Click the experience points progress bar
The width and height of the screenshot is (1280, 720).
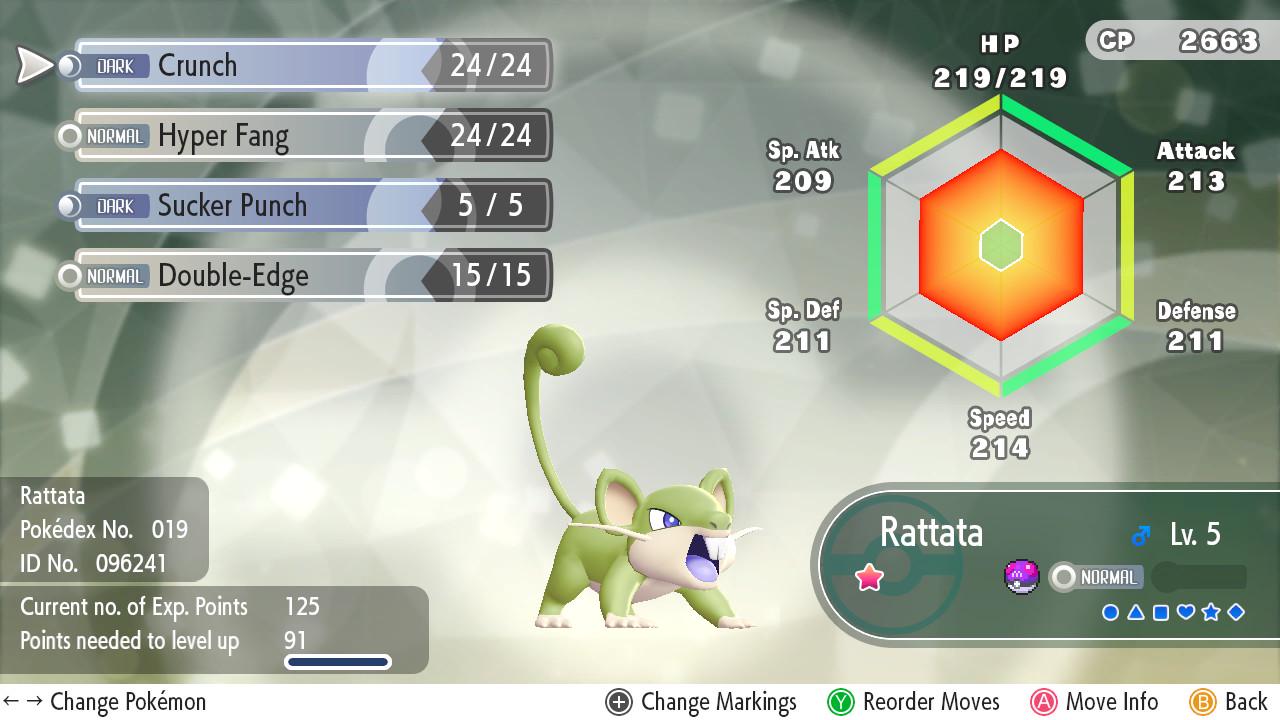338,661
